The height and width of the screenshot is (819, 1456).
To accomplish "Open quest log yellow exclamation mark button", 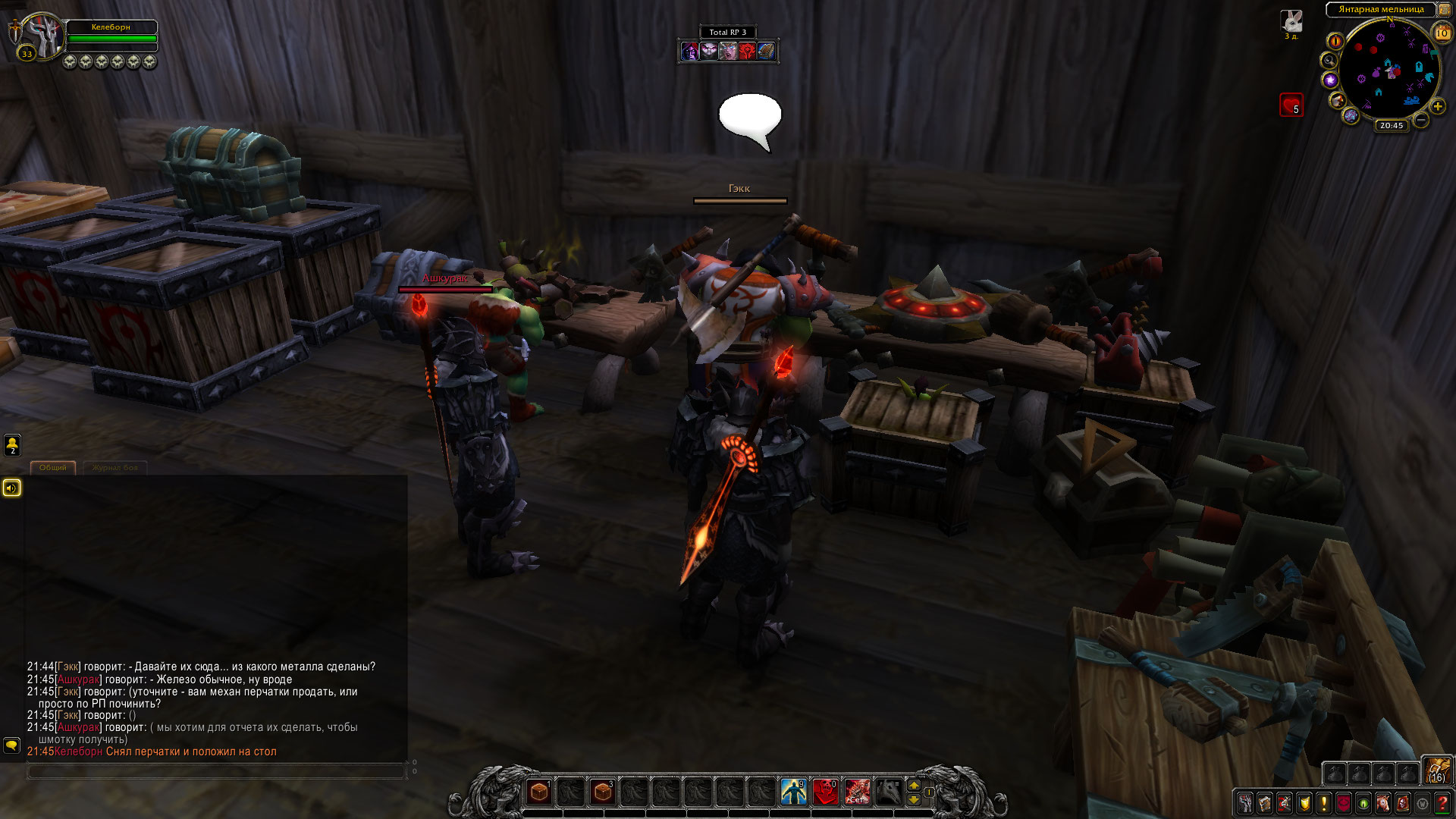I will [1324, 803].
